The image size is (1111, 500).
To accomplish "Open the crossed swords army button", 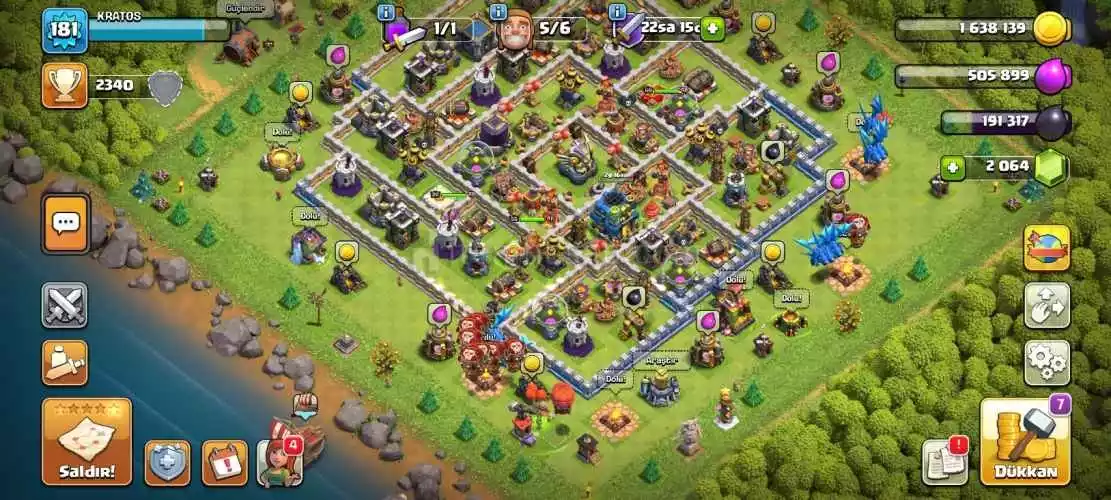I will tap(65, 305).
